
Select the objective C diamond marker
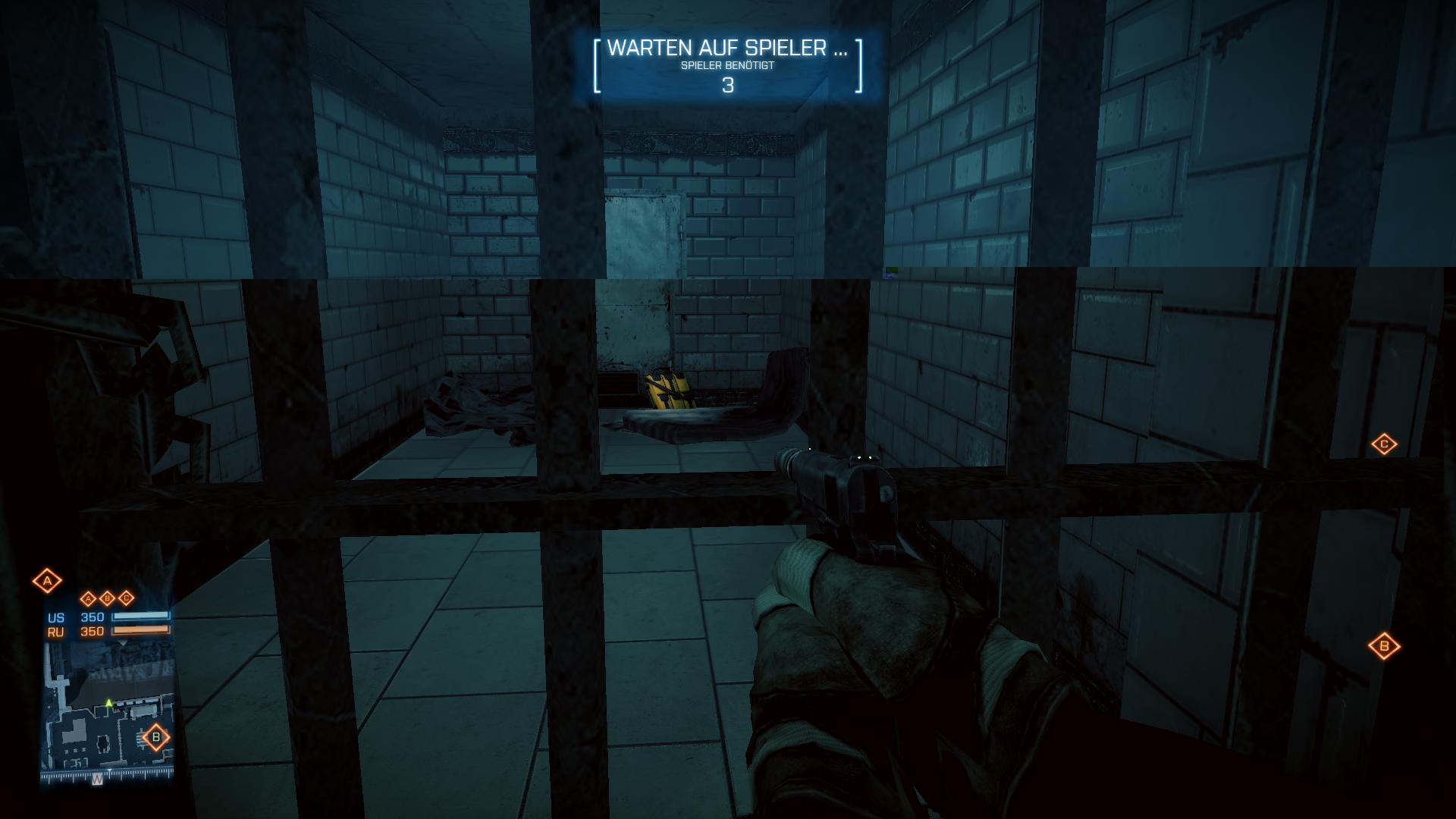tap(1384, 444)
